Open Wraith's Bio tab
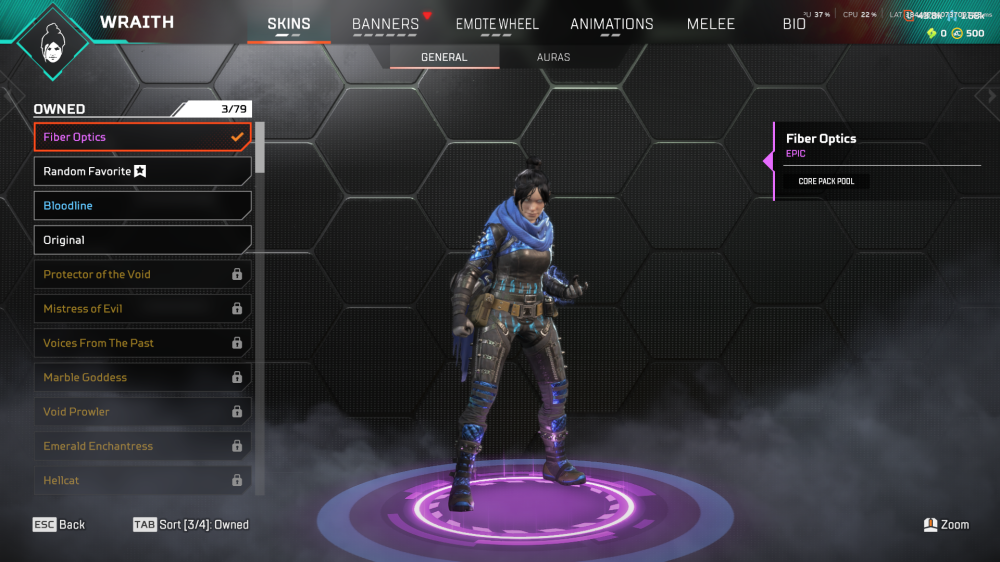Image resolution: width=1000 pixels, height=562 pixels. pyautogui.click(x=794, y=24)
